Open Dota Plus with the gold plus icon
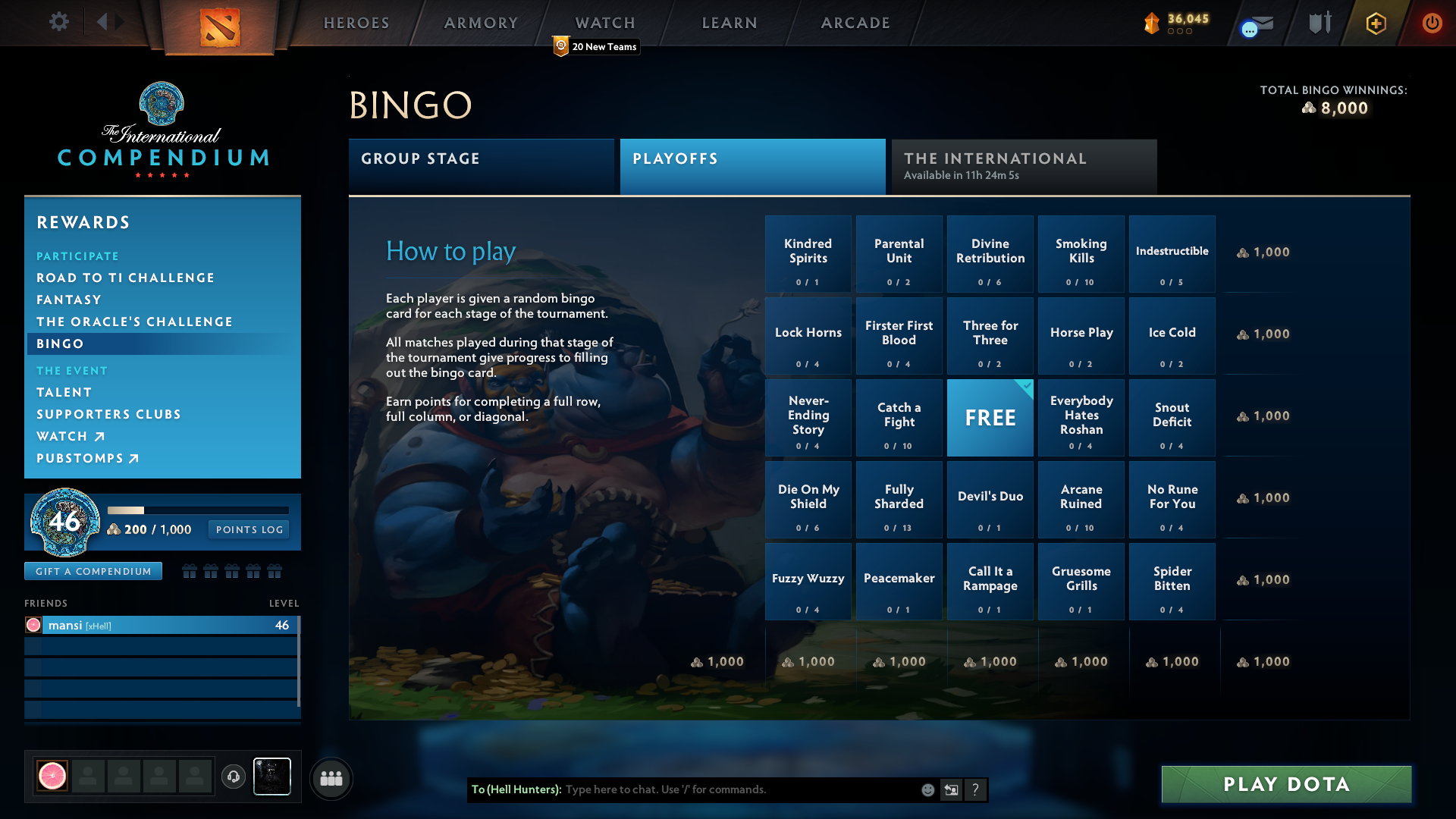This screenshot has width=1456, height=819. [x=1376, y=24]
